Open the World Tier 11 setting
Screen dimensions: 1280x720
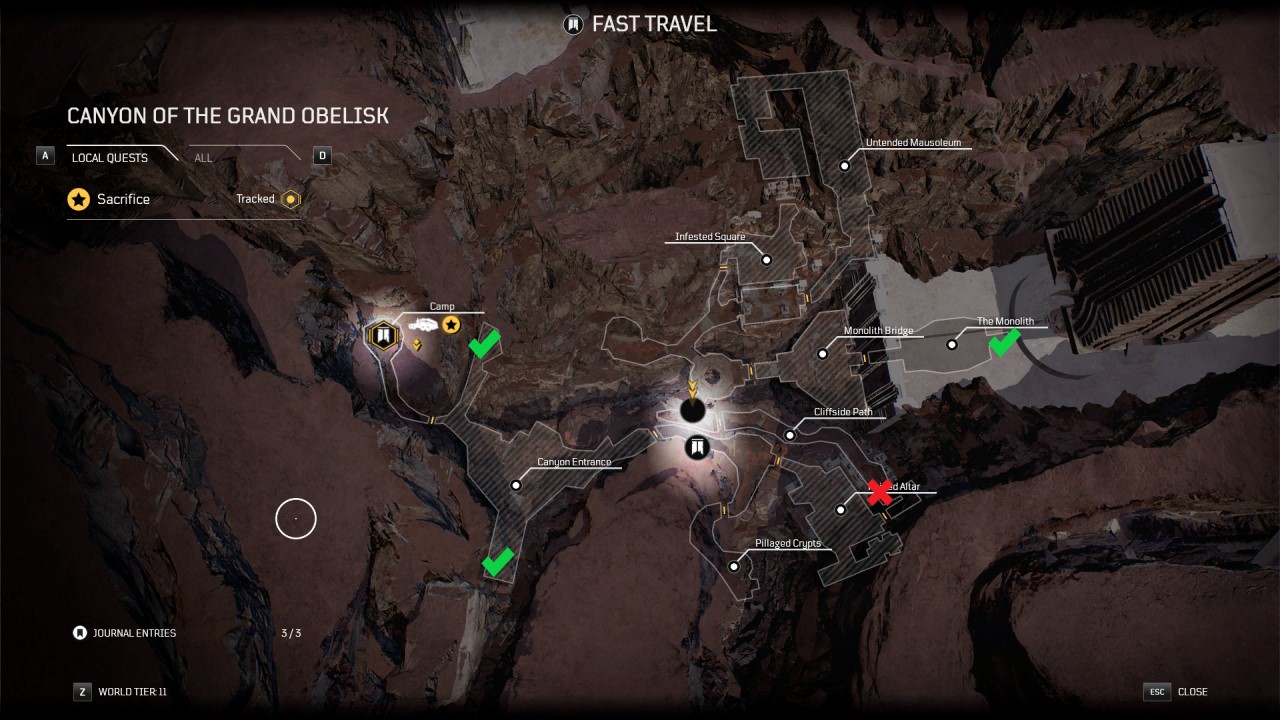pyautogui.click(x=121, y=691)
